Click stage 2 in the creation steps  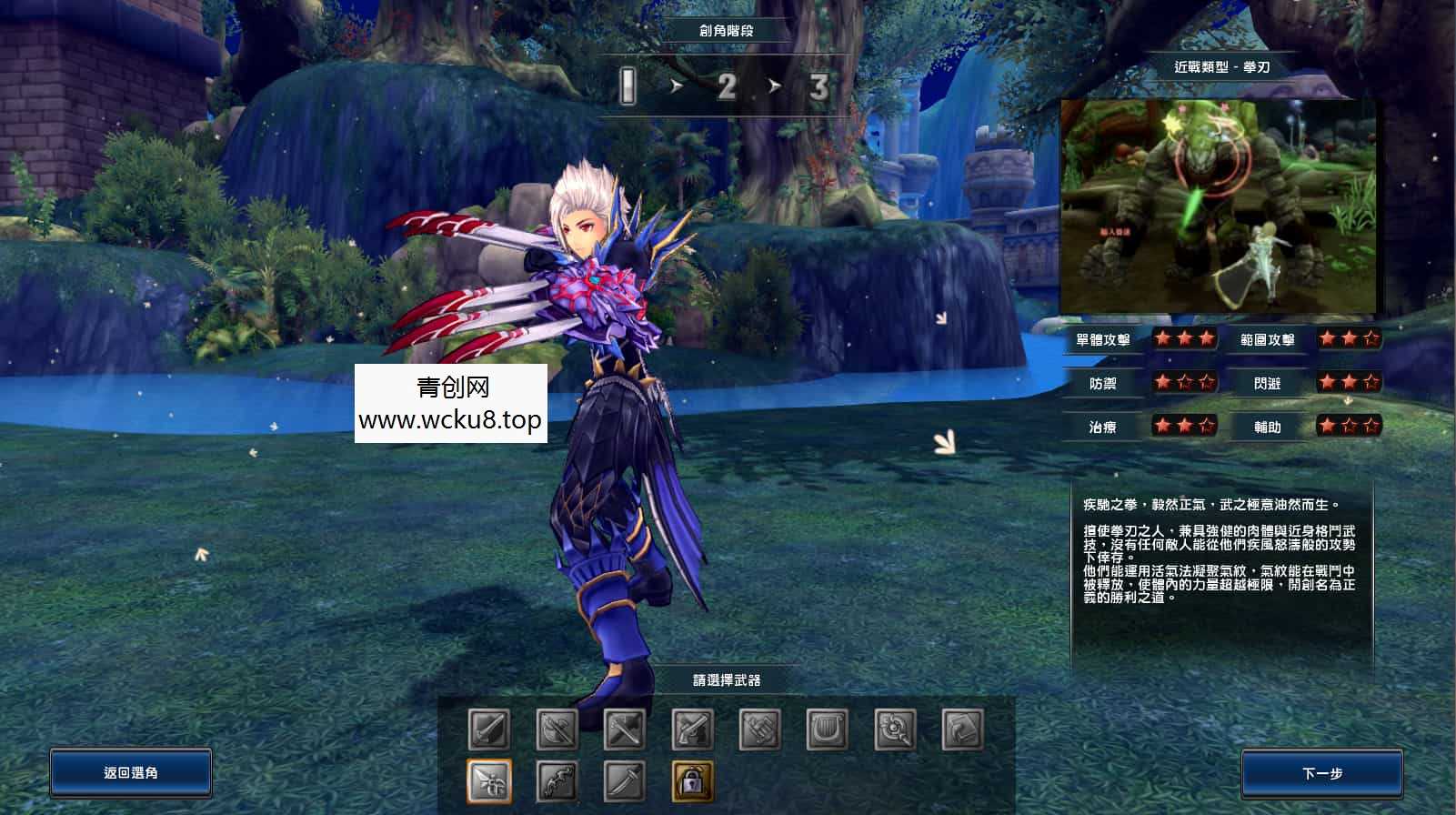(728, 87)
